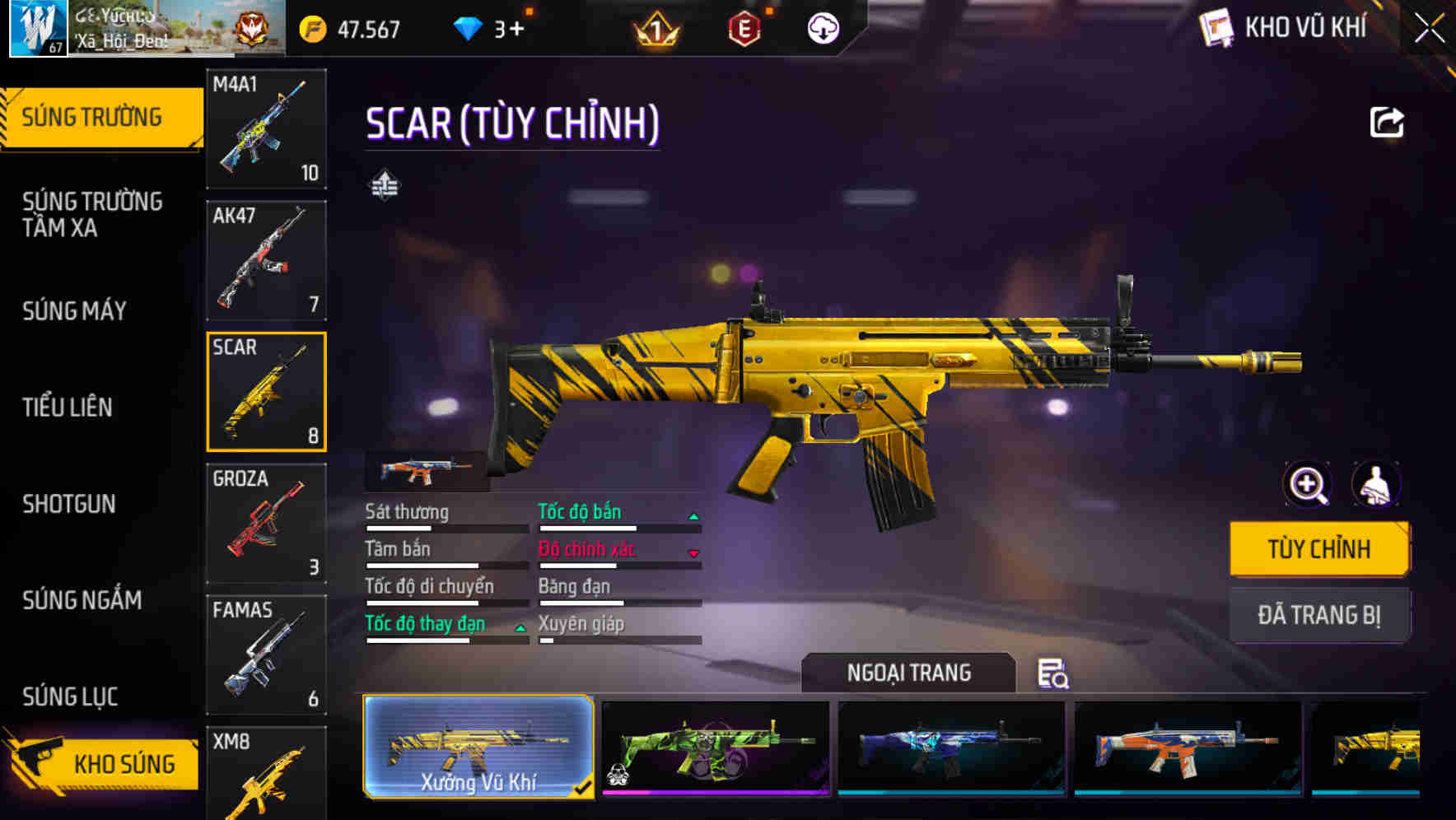This screenshot has width=1456, height=820.
Task: Open the skin inspect icon next to Ngoại Trang
Action: pyautogui.click(x=1056, y=675)
